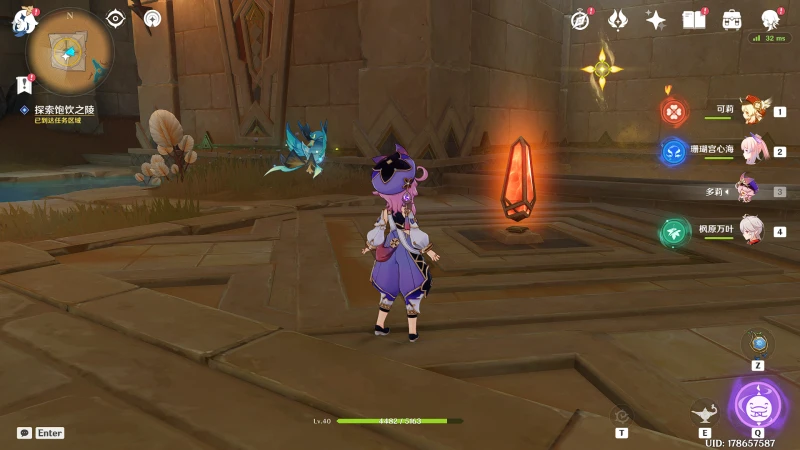Open the circular minimap
This screenshot has width=800, height=450.
point(69,51)
